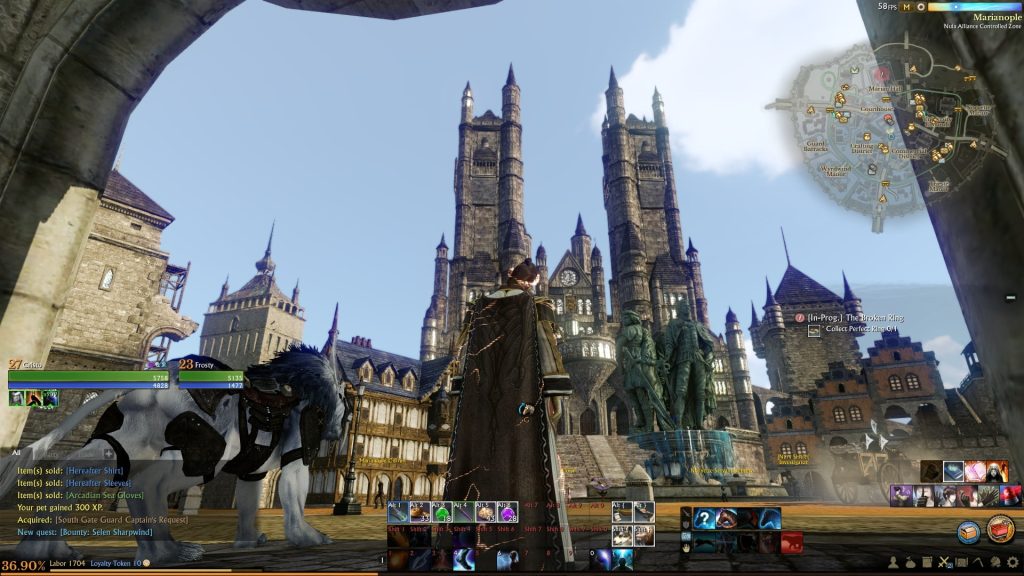
Task: Click the red treasure chest round button
Action: click(1001, 529)
